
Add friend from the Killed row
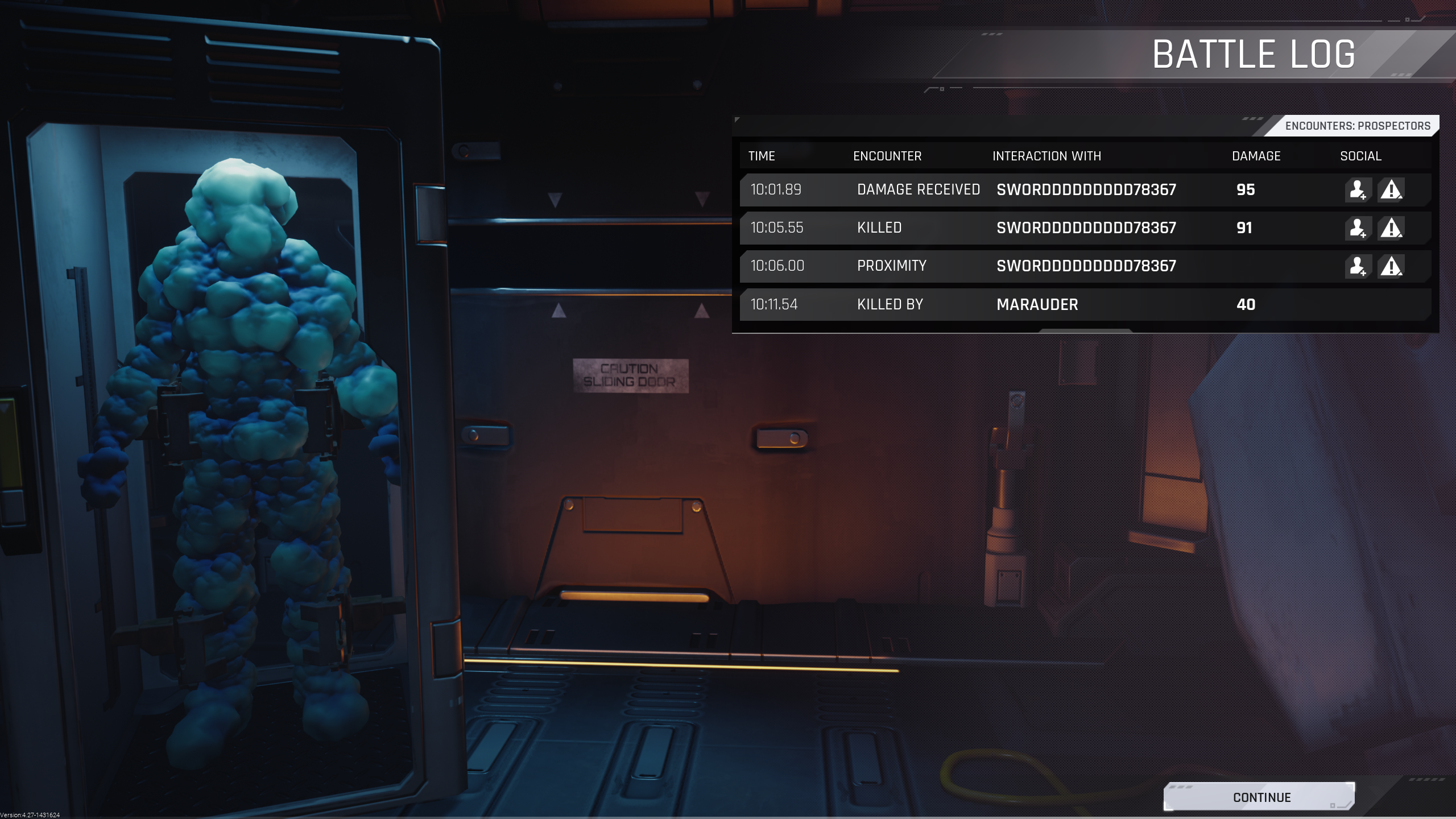coord(1358,228)
